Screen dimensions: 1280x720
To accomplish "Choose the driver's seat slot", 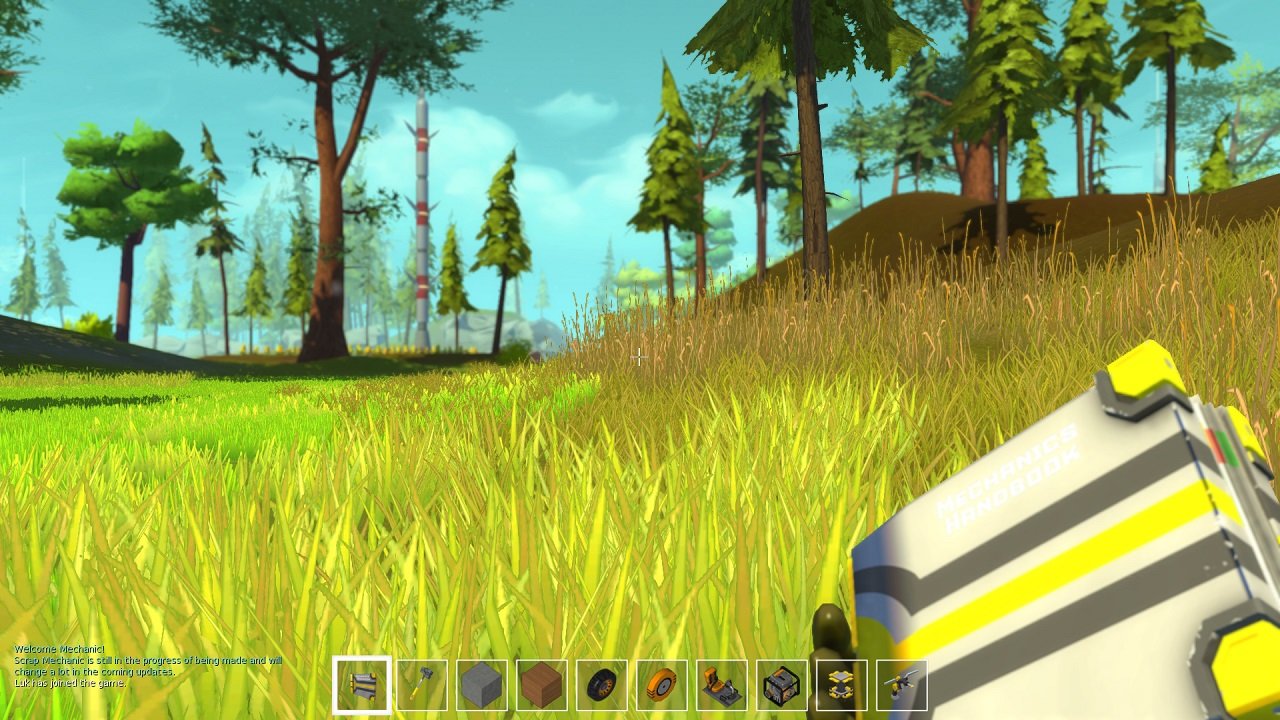I will coord(721,685).
